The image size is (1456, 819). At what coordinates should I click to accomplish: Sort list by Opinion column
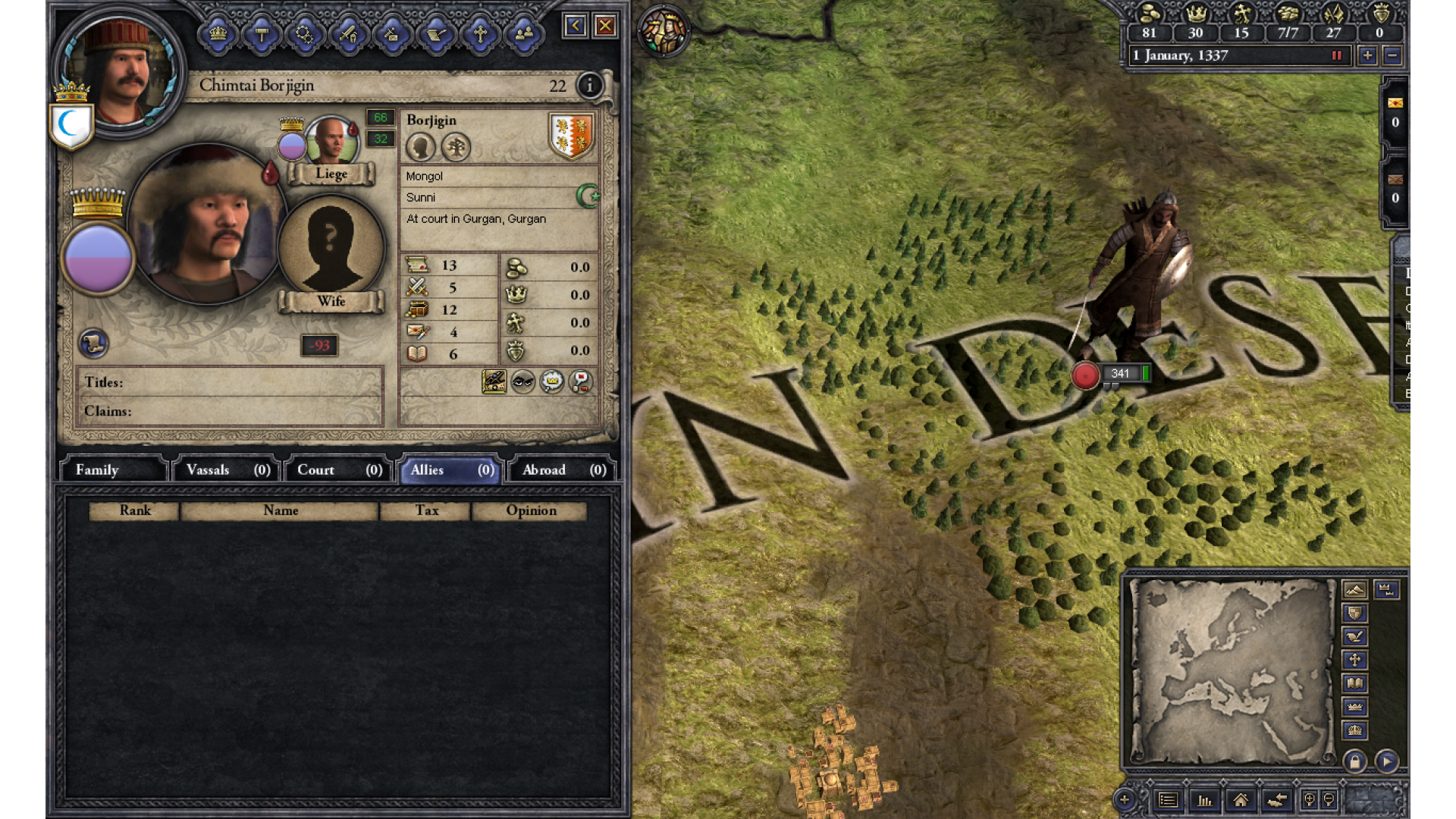531,511
